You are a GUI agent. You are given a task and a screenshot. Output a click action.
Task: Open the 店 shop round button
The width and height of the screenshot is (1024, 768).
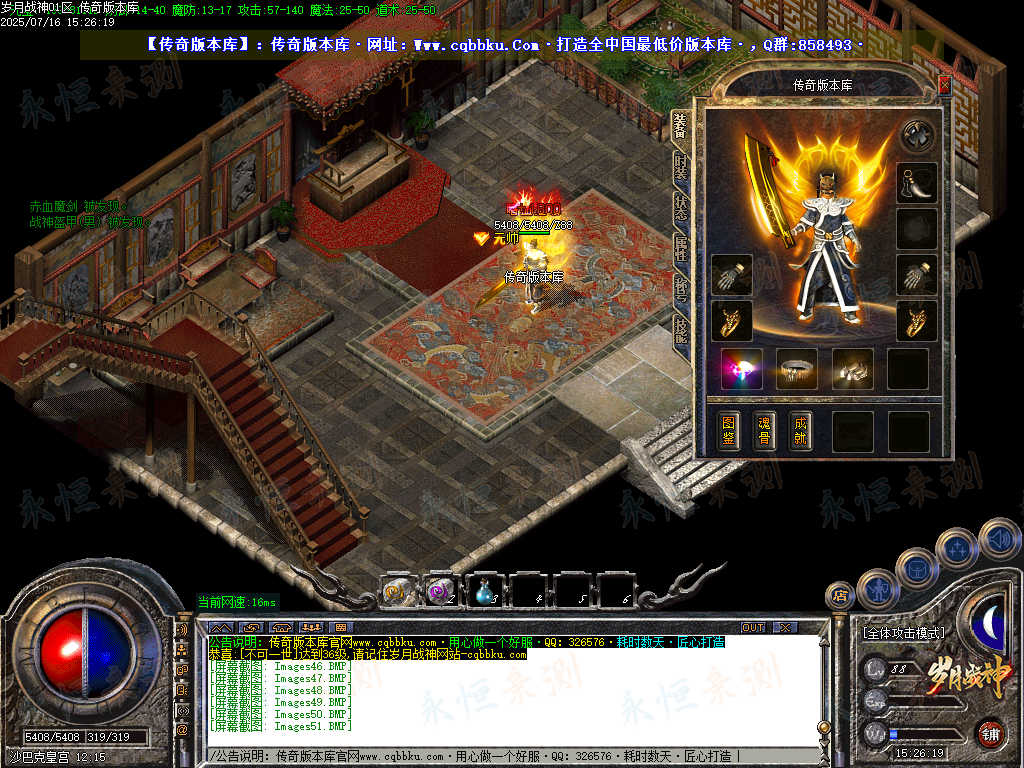(x=839, y=595)
